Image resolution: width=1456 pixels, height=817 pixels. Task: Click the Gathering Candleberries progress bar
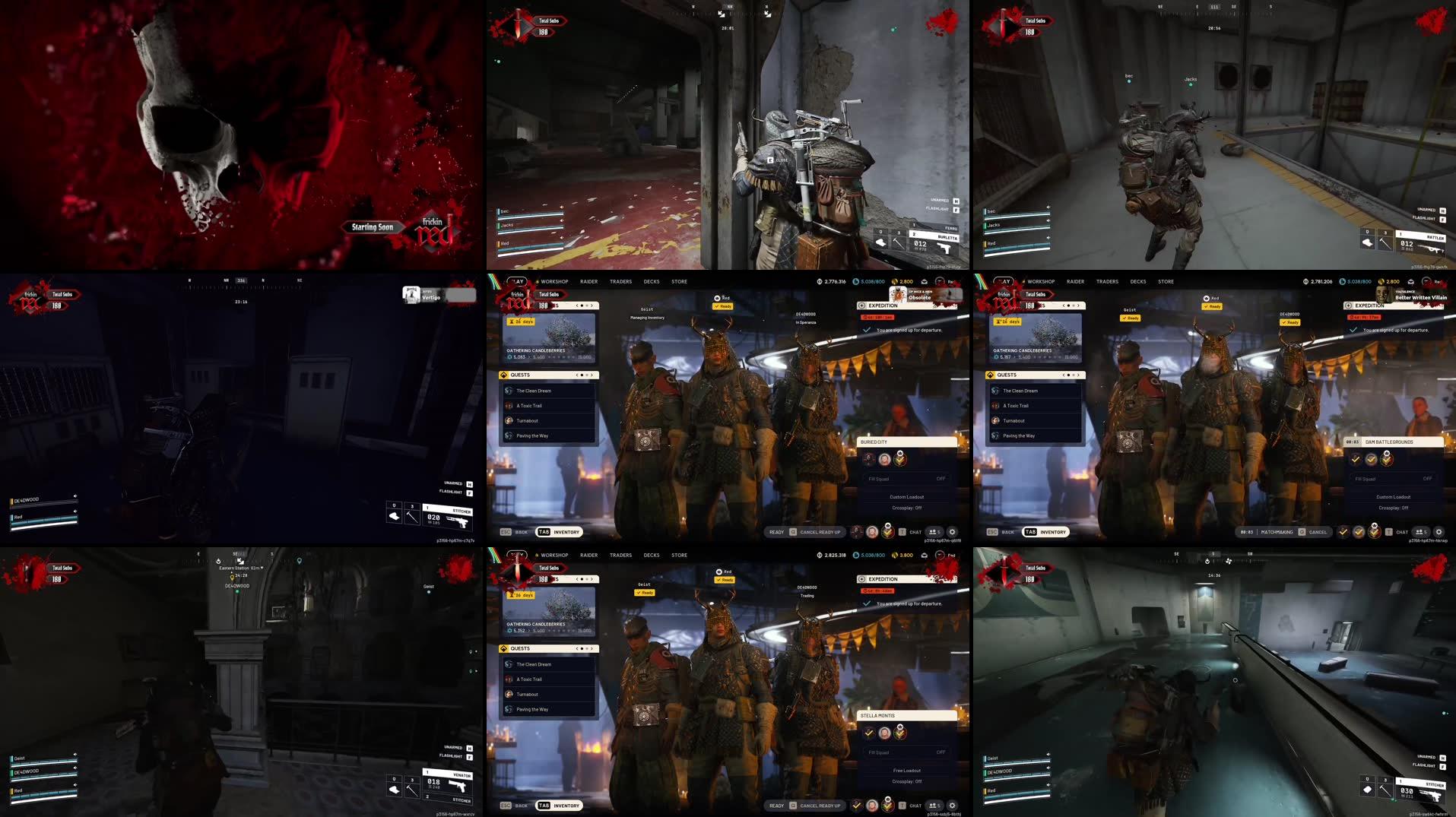(x=544, y=356)
